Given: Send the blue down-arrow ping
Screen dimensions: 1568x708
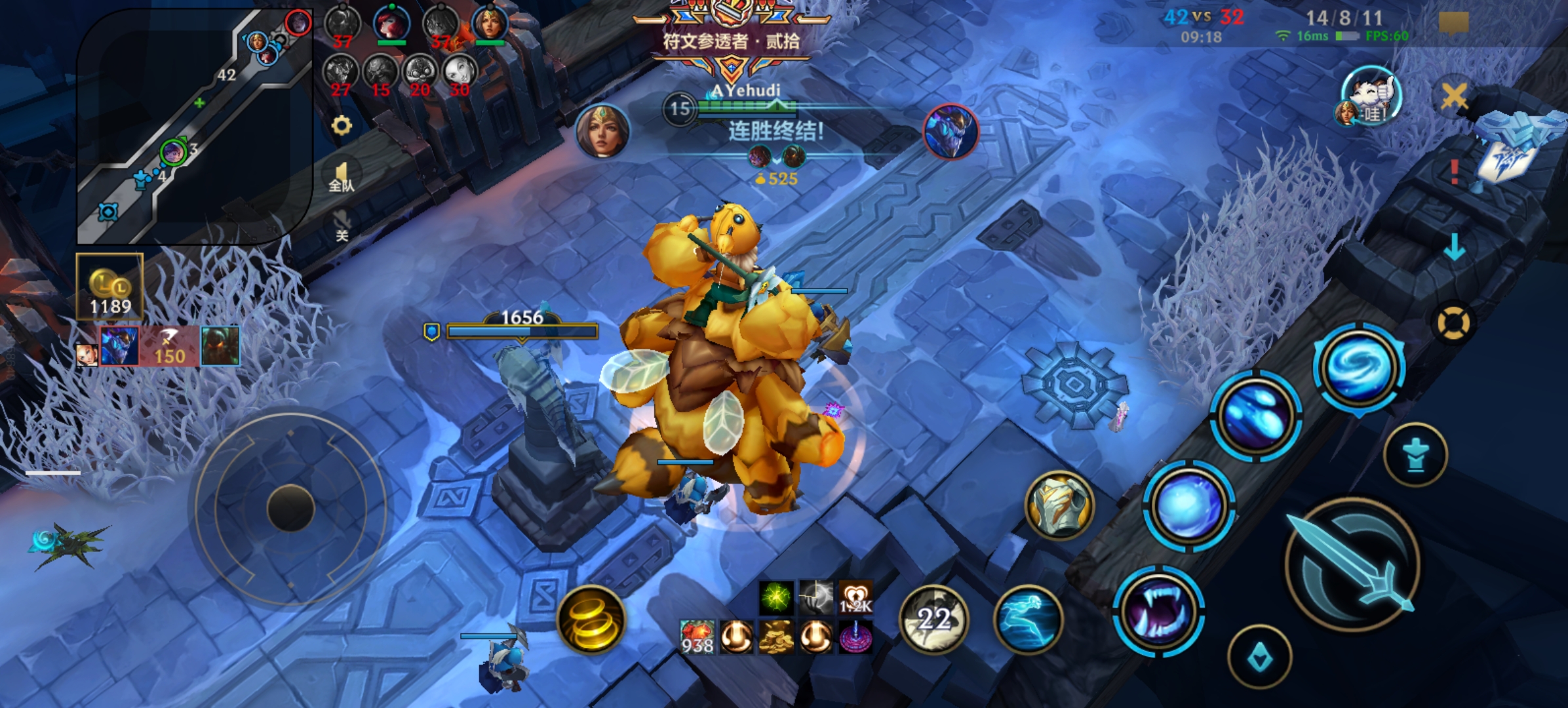Looking at the screenshot, I should (1455, 246).
